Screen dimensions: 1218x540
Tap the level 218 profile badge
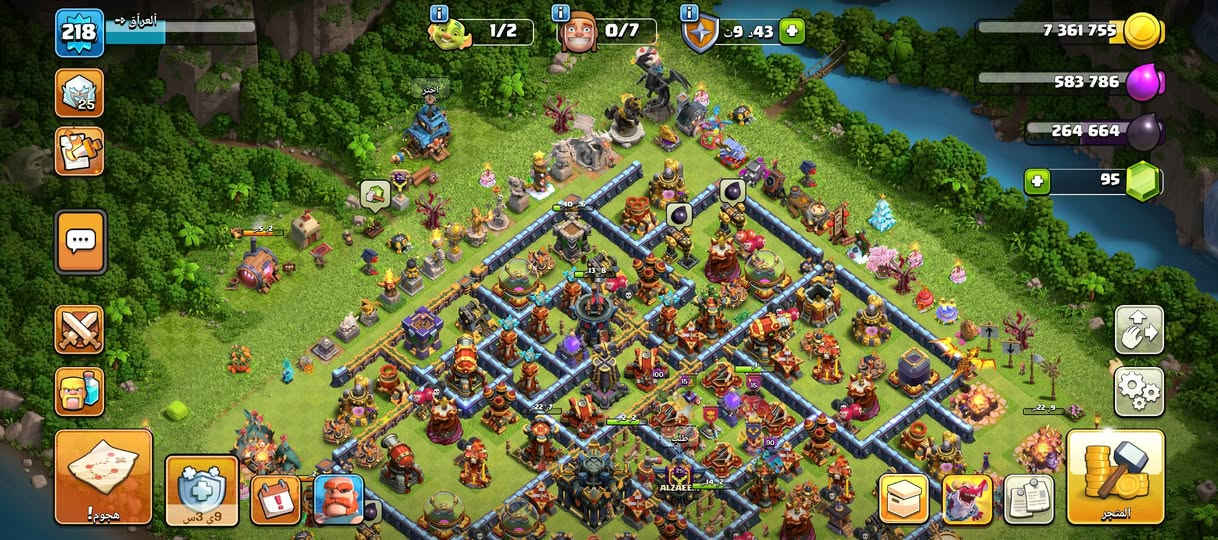coord(79,32)
